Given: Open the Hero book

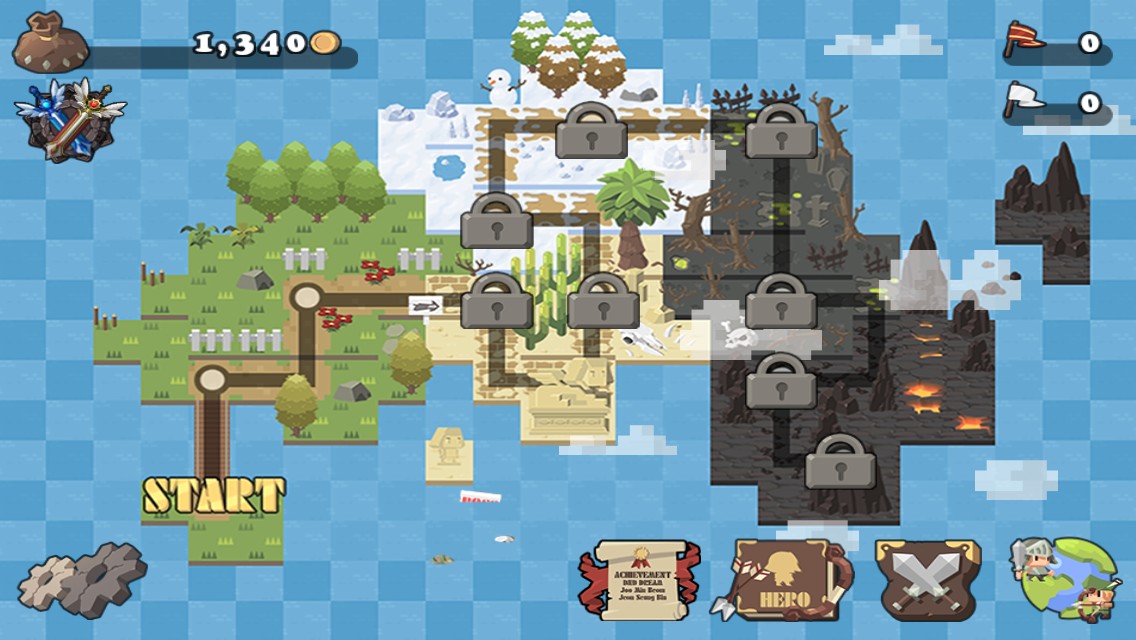Looking at the screenshot, I should pos(786,579).
